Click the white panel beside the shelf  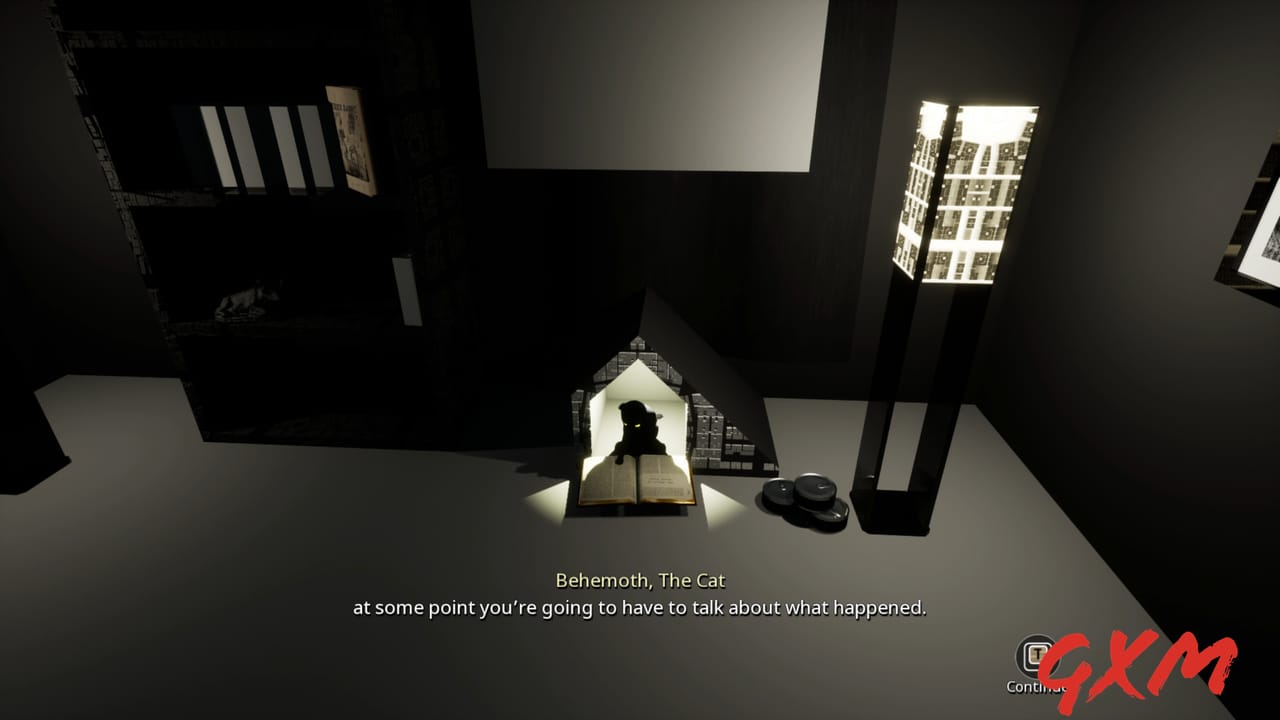(406, 290)
